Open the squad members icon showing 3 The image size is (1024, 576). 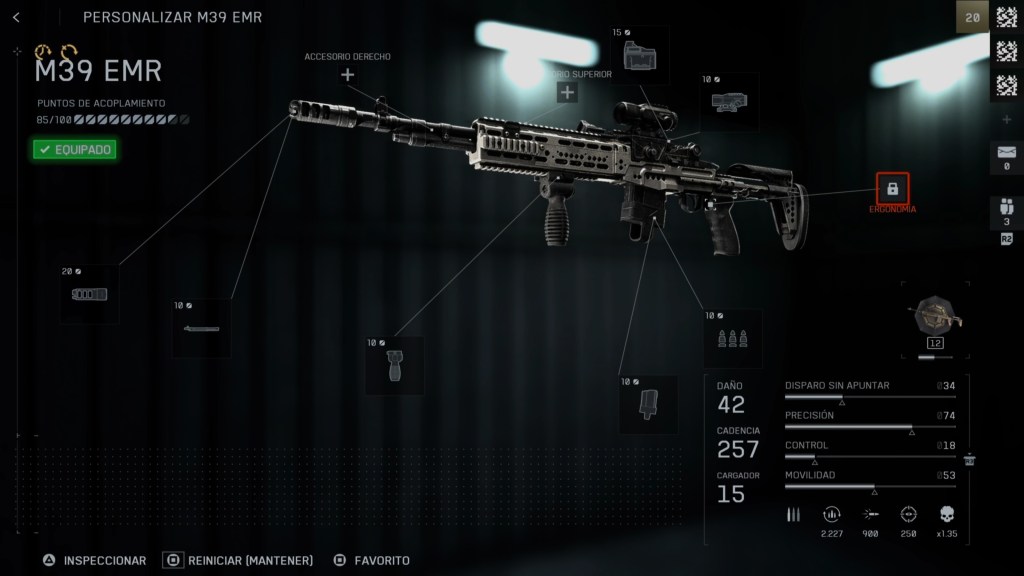pyautogui.click(x=1006, y=210)
